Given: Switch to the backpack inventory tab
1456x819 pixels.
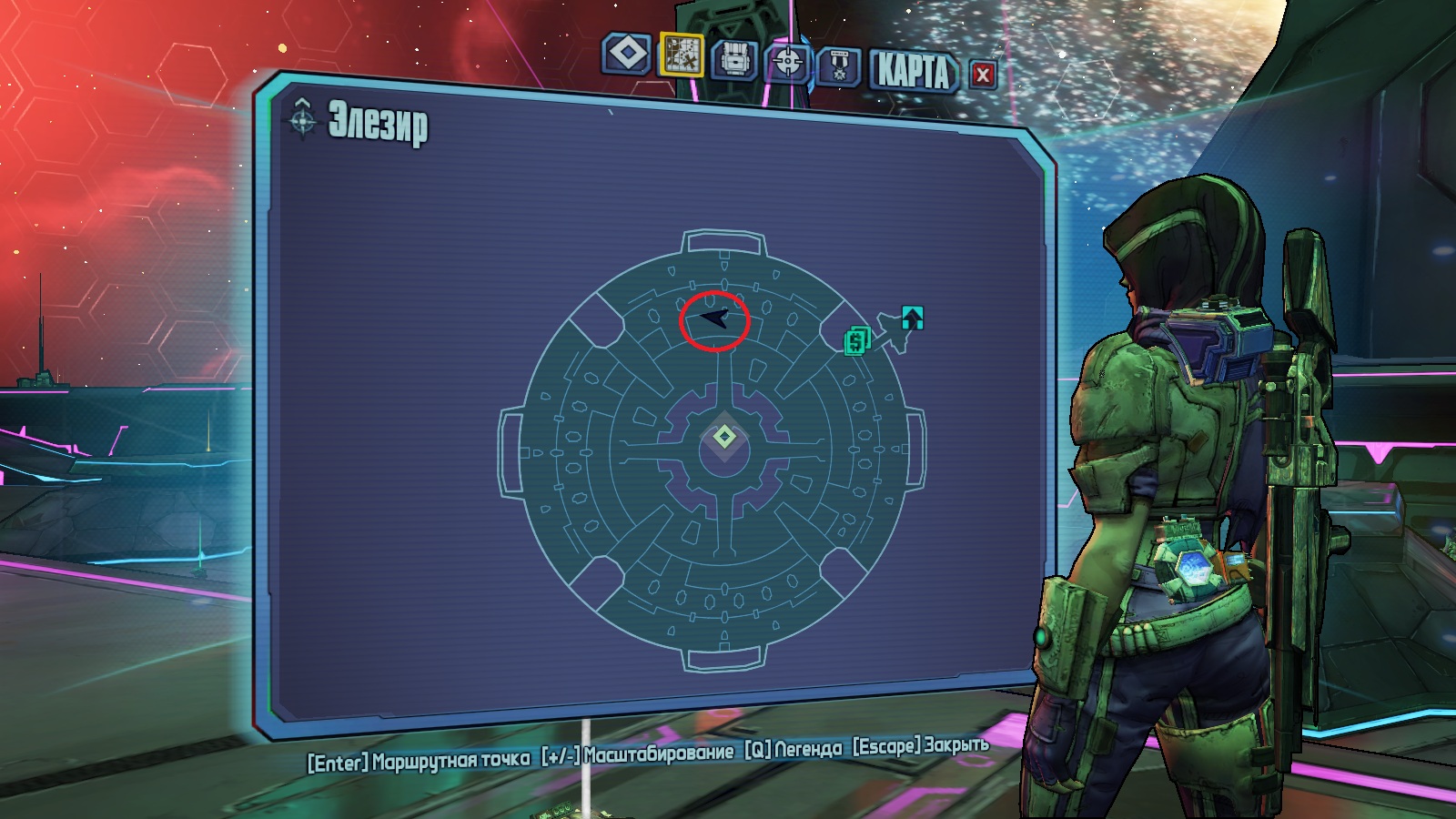Looking at the screenshot, I should pos(734,60).
